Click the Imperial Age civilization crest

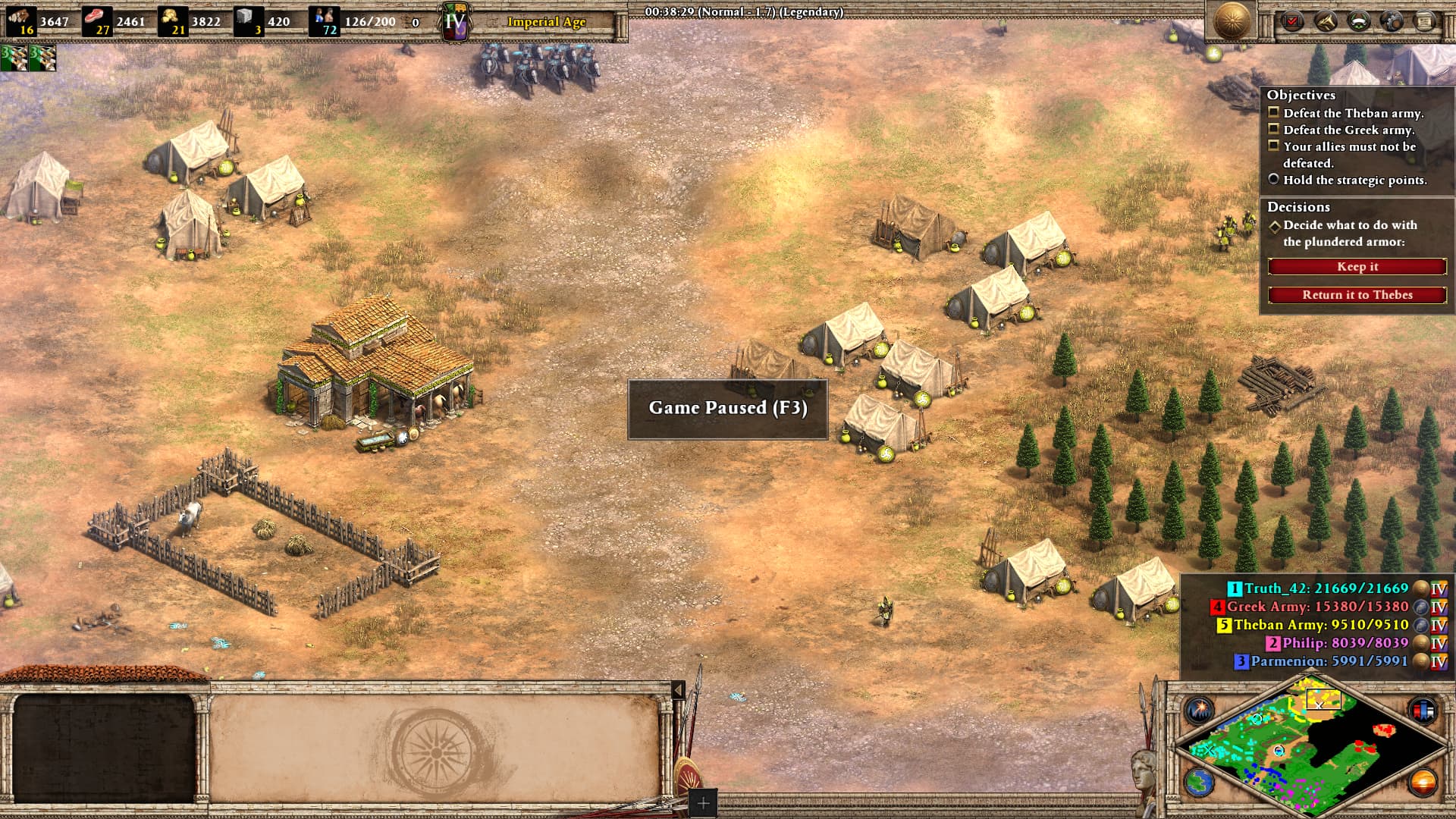pos(455,22)
